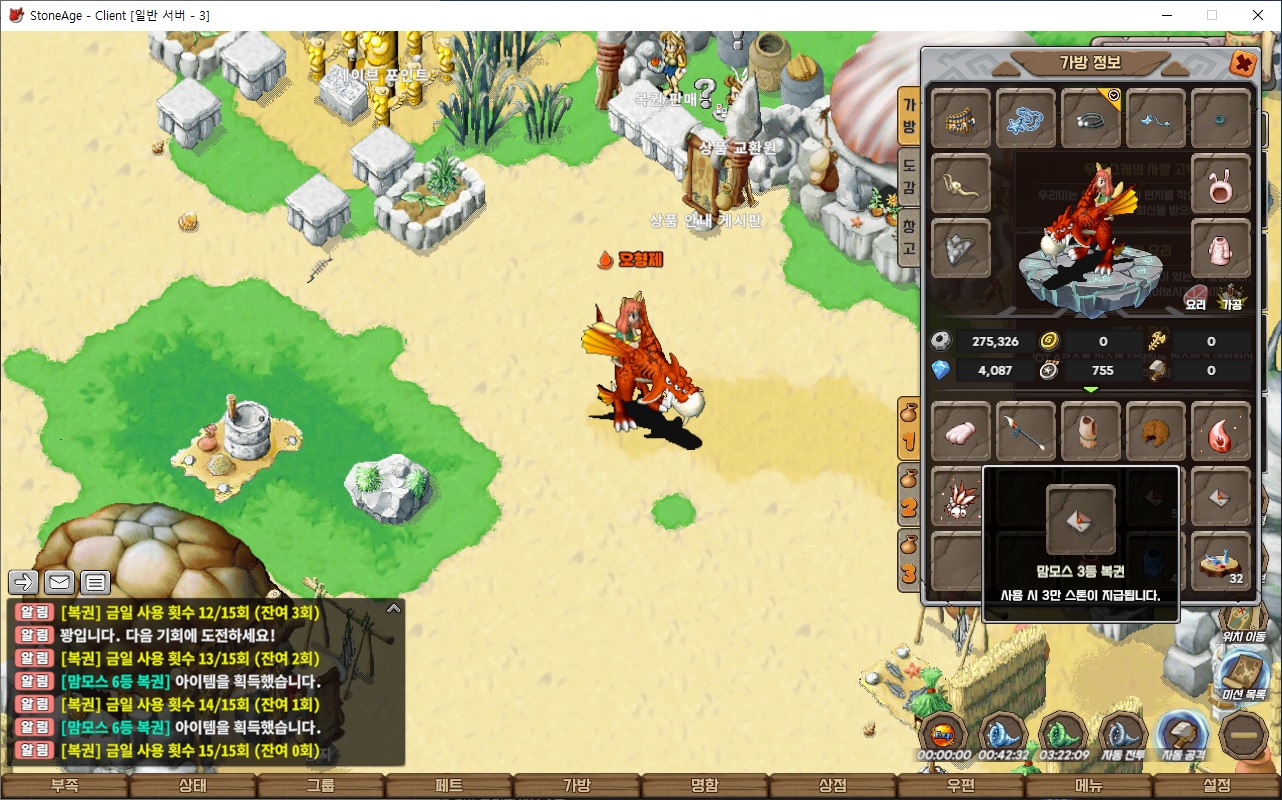Collapse the chat log with the arrow
The image size is (1282, 800).
(x=394, y=607)
